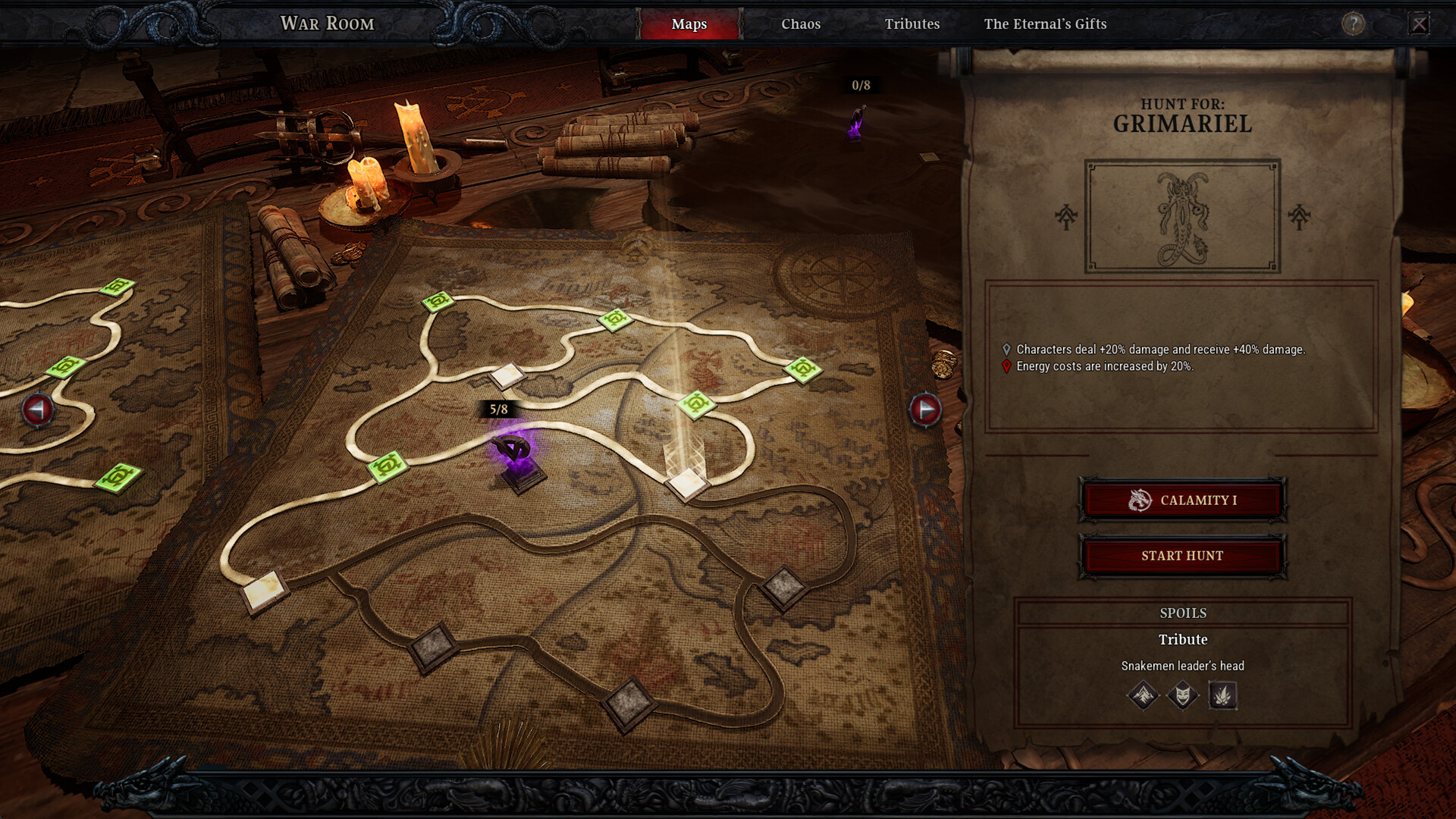The height and width of the screenshot is (819, 1456).
Task: Switch to the Tributes tab
Action: coord(912,24)
